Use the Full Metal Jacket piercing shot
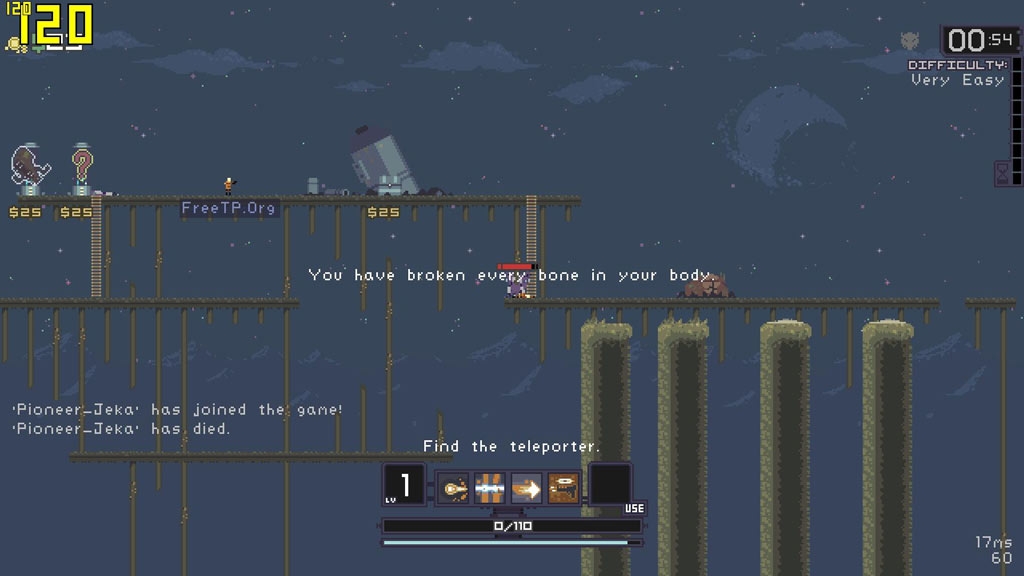The image size is (1024, 576). [490, 488]
